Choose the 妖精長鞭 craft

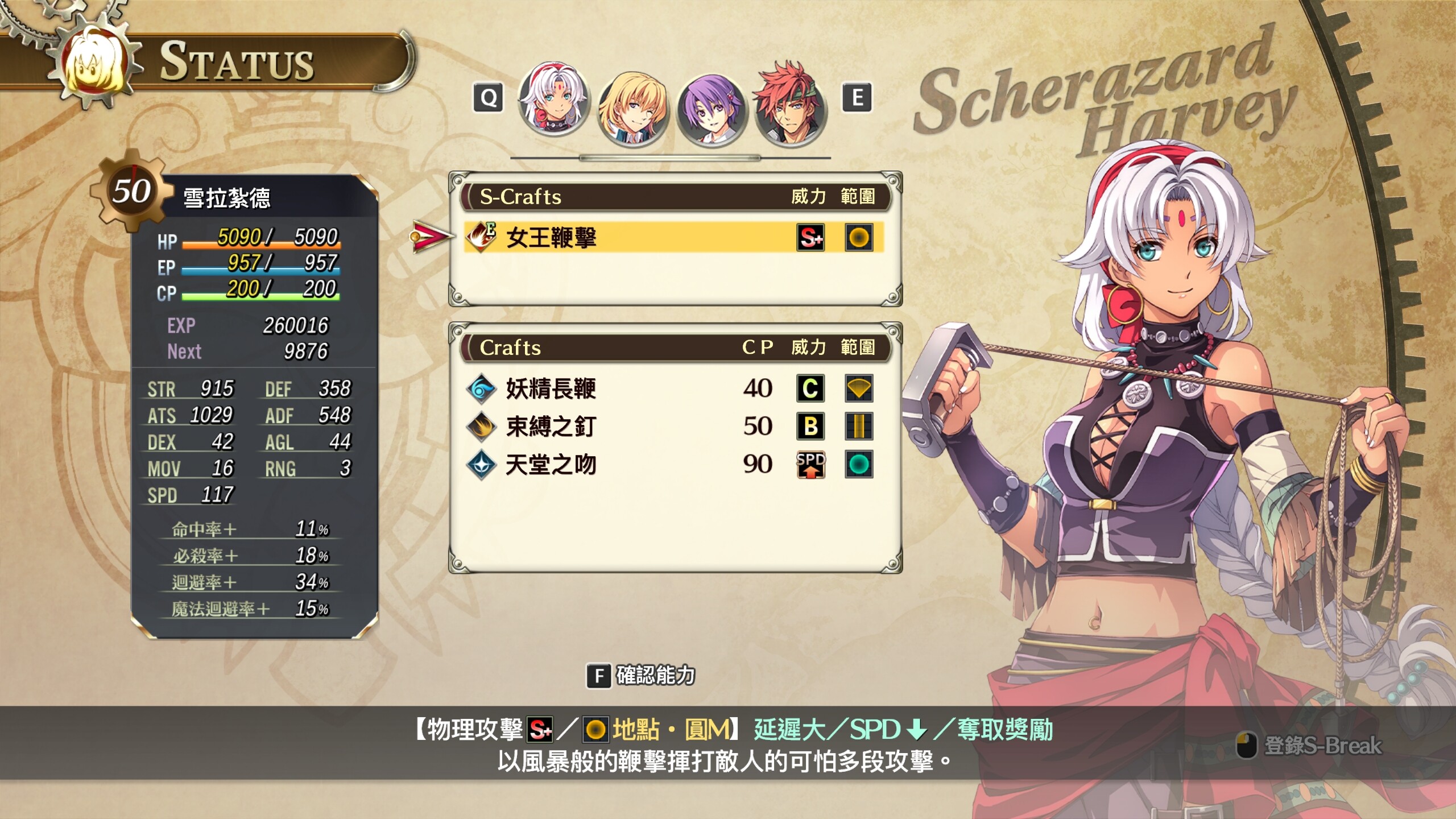tap(551, 389)
